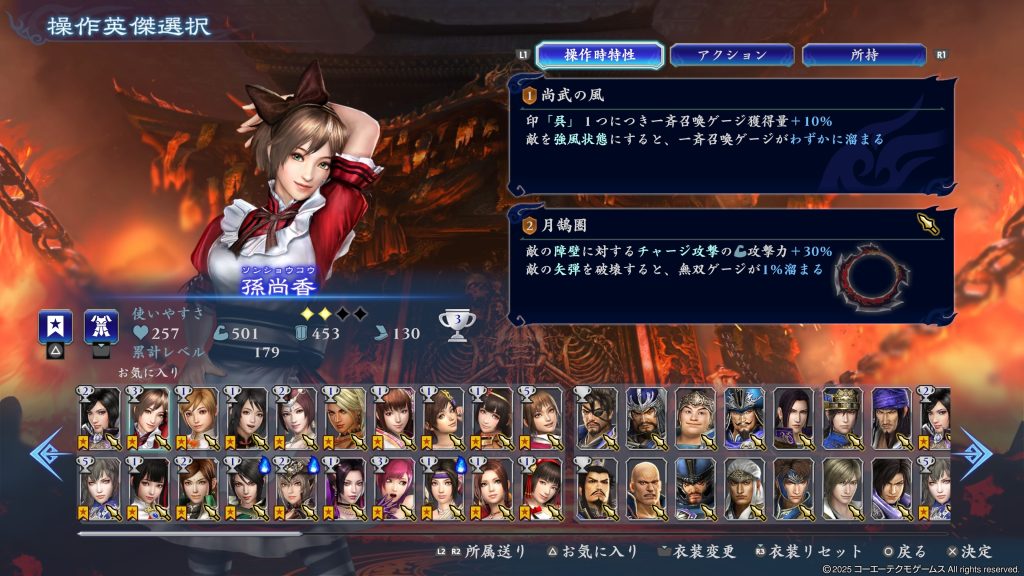This screenshot has height=576, width=1024.
Task: Select the highlighted 孫尚香 portrait
Action: pos(149,416)
